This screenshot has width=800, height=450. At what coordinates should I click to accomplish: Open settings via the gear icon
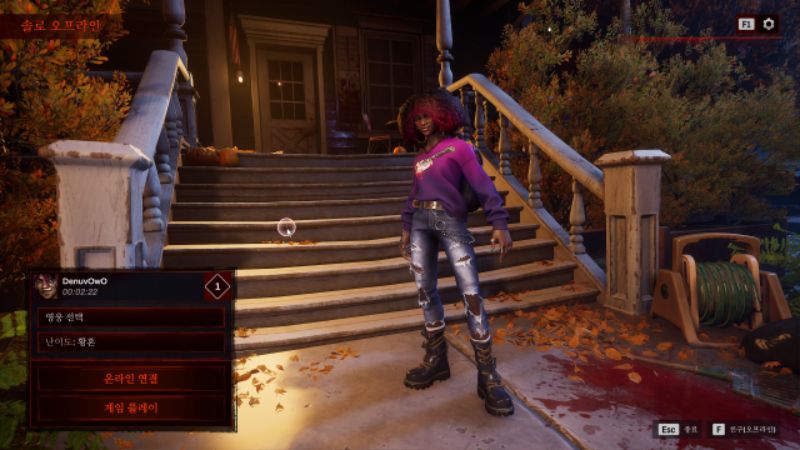(769, 24)
